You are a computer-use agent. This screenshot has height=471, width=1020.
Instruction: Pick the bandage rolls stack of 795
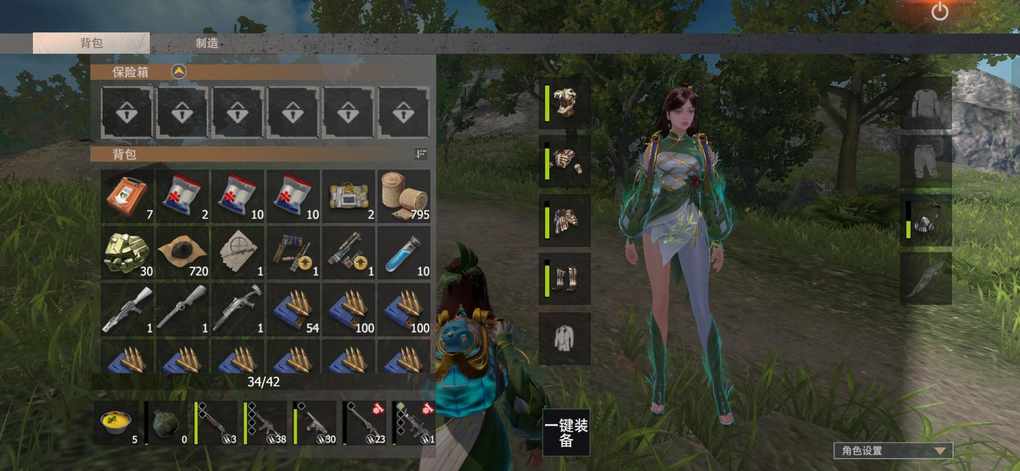404,196
